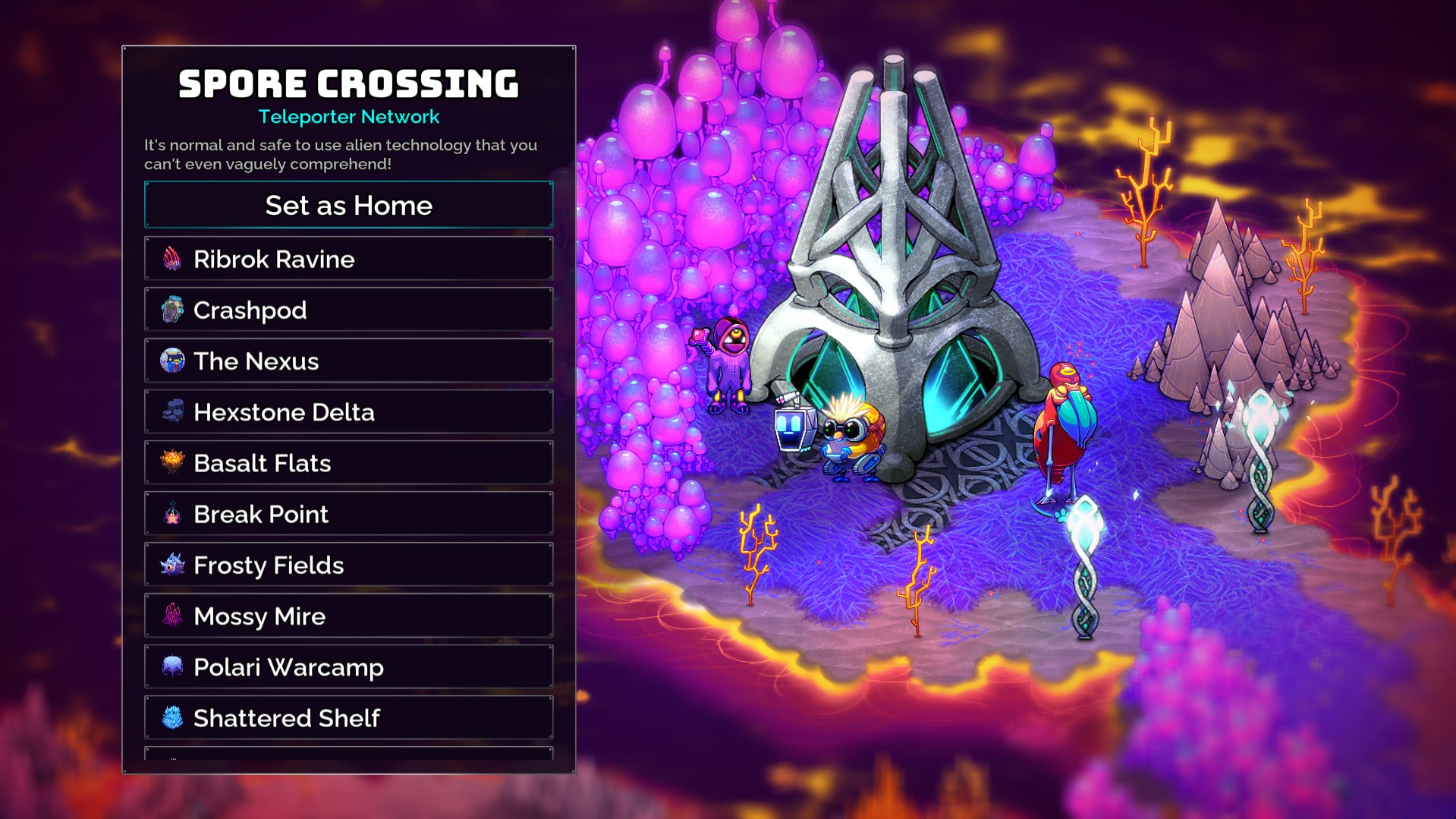This screenshot has height=819, width=1456.
Task: Click the Basalt Flats explosion icon
Action: pos(173,462)
